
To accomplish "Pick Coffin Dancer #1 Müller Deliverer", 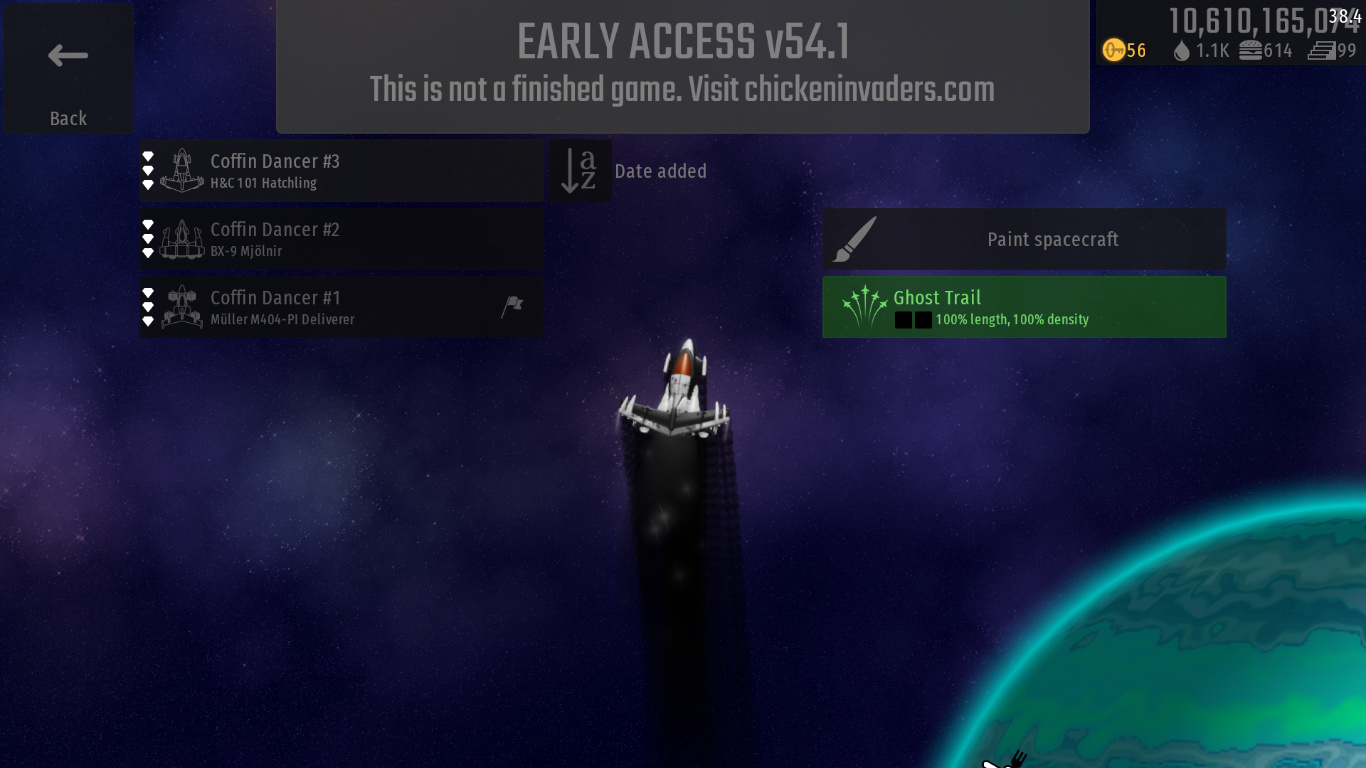I will click(341, 307).
